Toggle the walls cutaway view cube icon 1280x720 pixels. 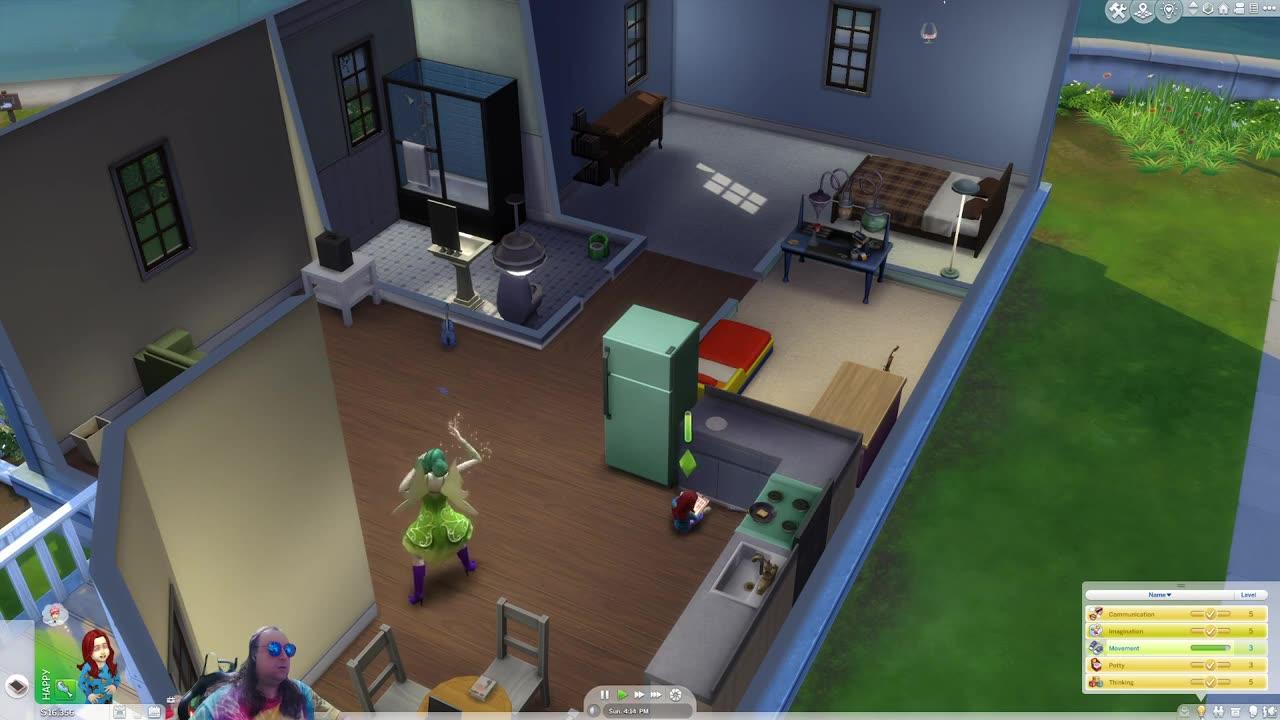[1208, 9]
